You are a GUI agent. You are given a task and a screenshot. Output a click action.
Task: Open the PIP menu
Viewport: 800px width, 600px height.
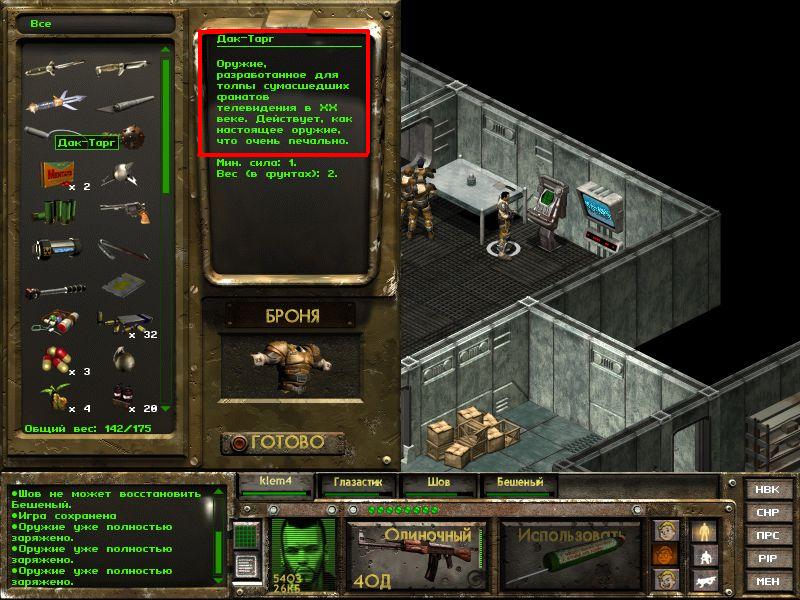click(768, 558)
